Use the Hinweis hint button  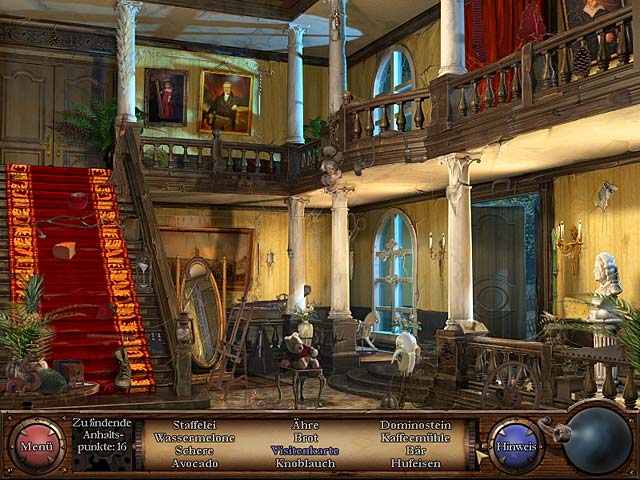click(516, 446)
